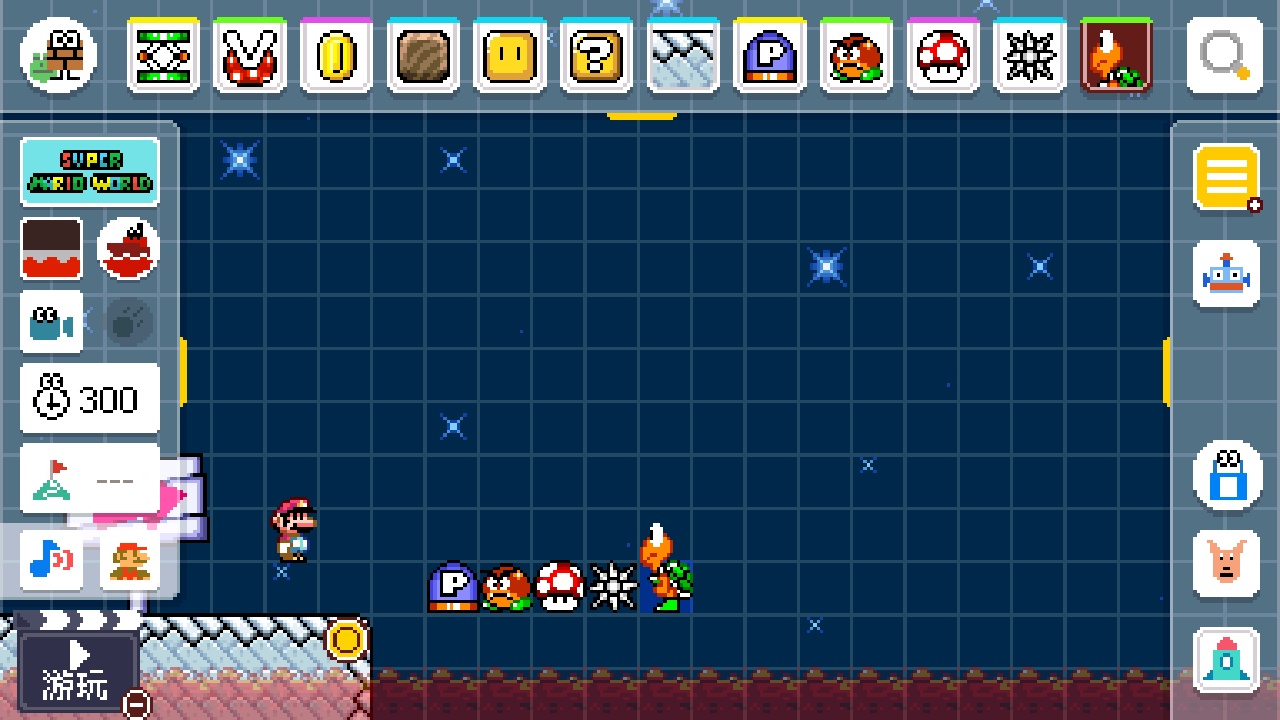This screenshot has height=720, width=1280.
Task: Open the part search magnifying glass
Action: coord(1224,55)
